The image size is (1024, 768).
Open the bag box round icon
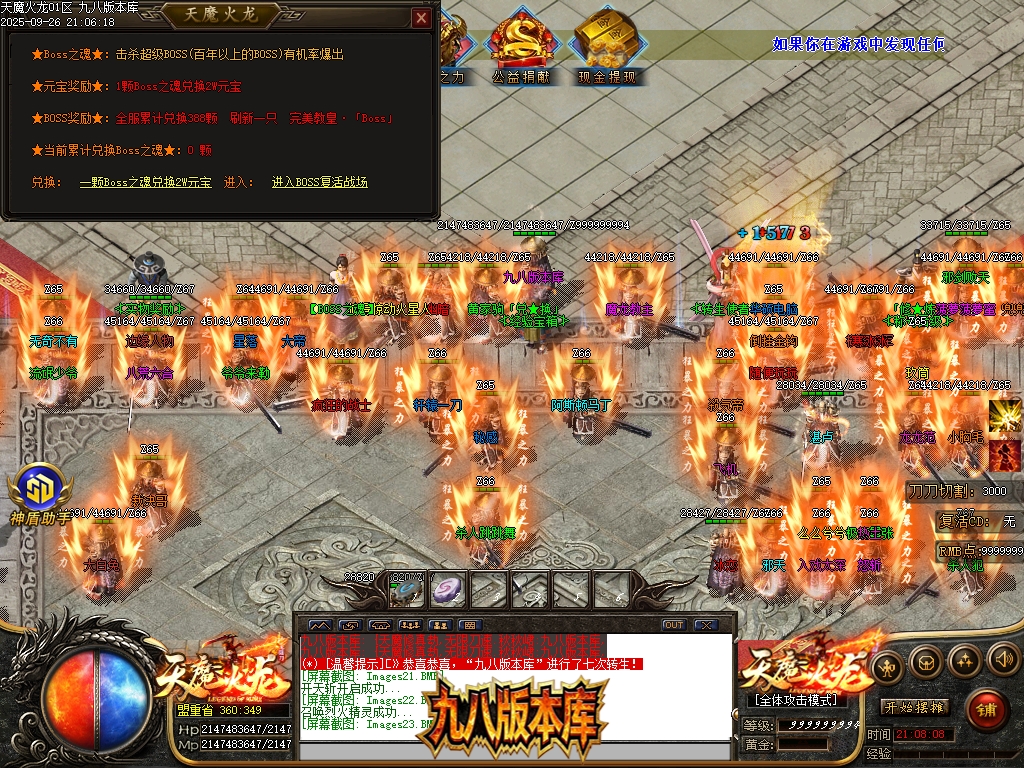click(x=926, y=660)
